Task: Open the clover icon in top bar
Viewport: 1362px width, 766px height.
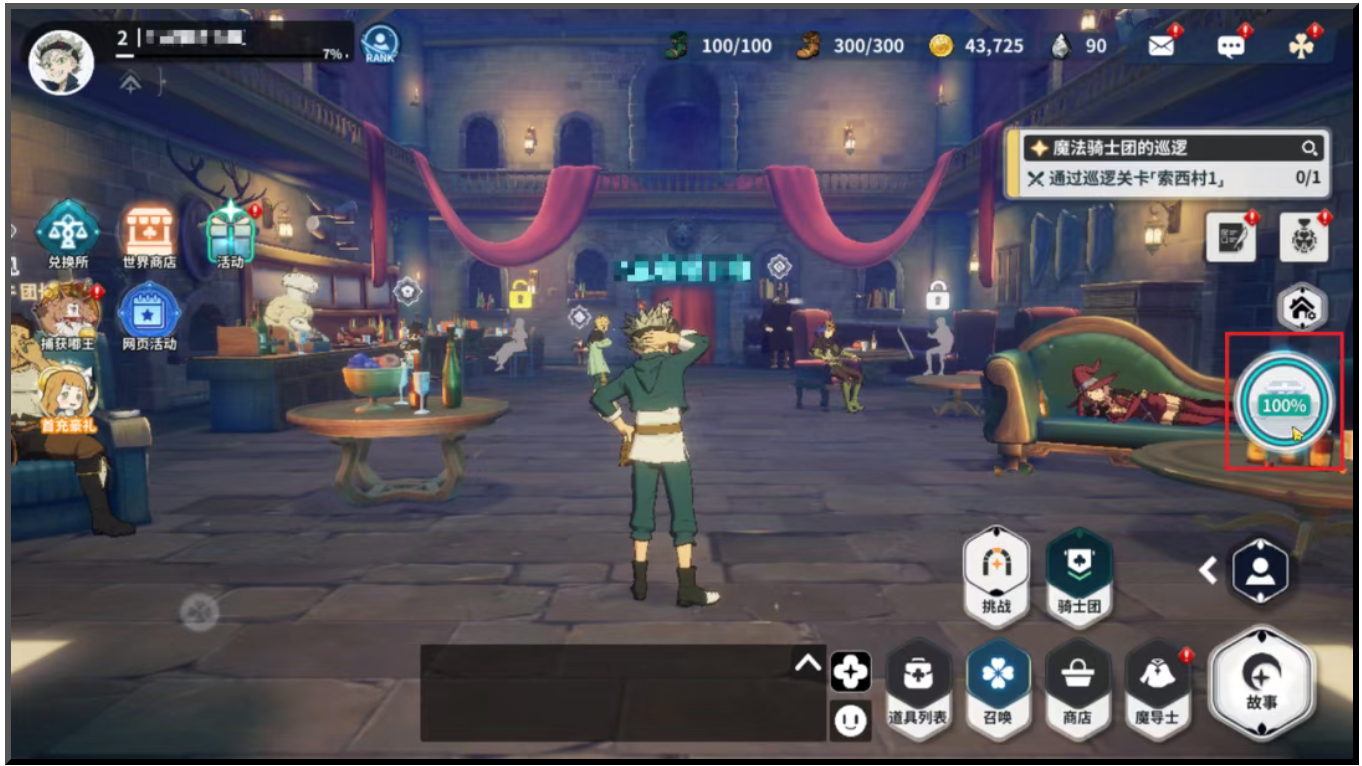Action: 1300,45
